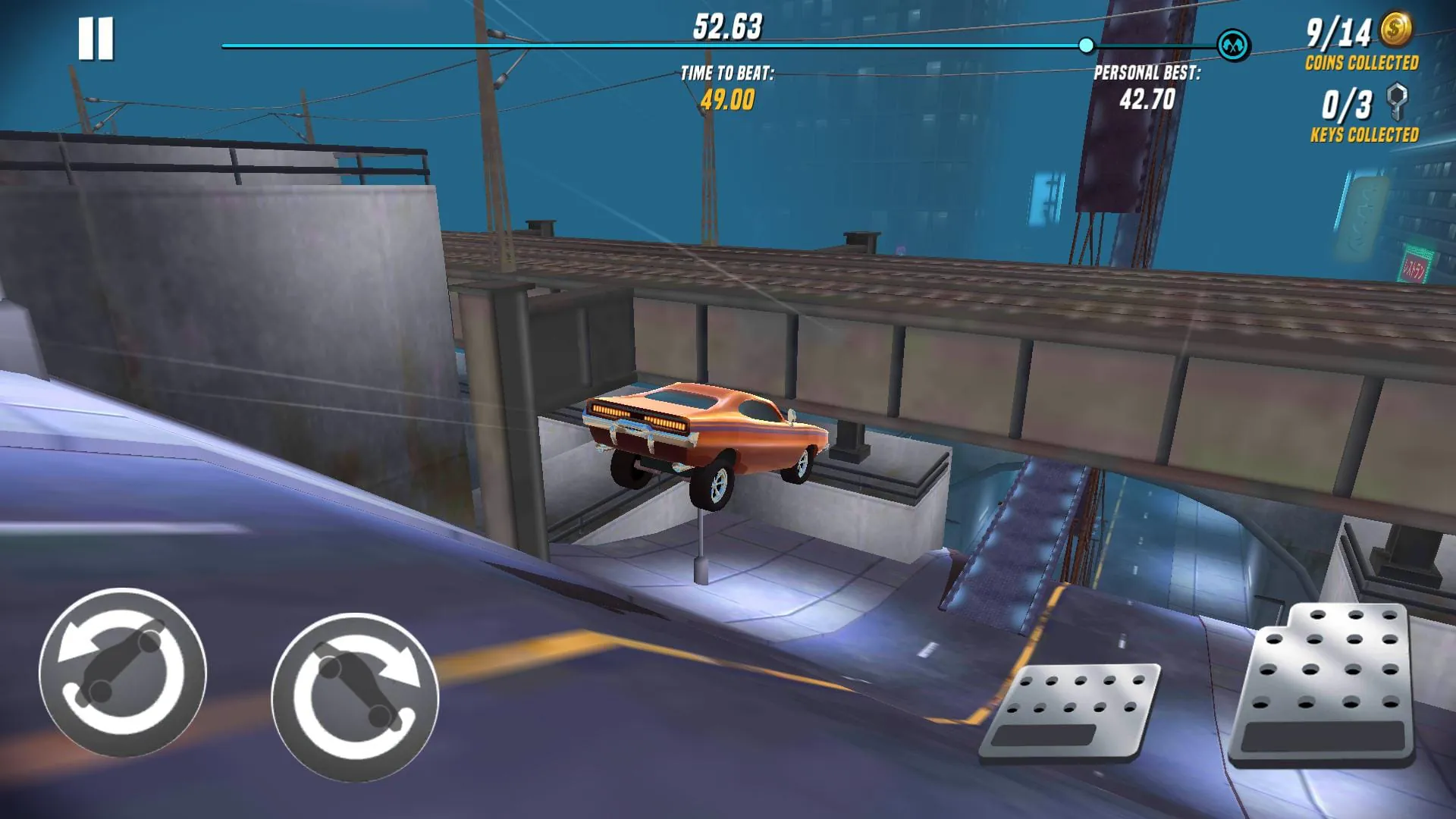The image size is (1456, 819).
Task: Tap the 49.00 target time text
Action: pyautogui.click(x=726, y=99)
